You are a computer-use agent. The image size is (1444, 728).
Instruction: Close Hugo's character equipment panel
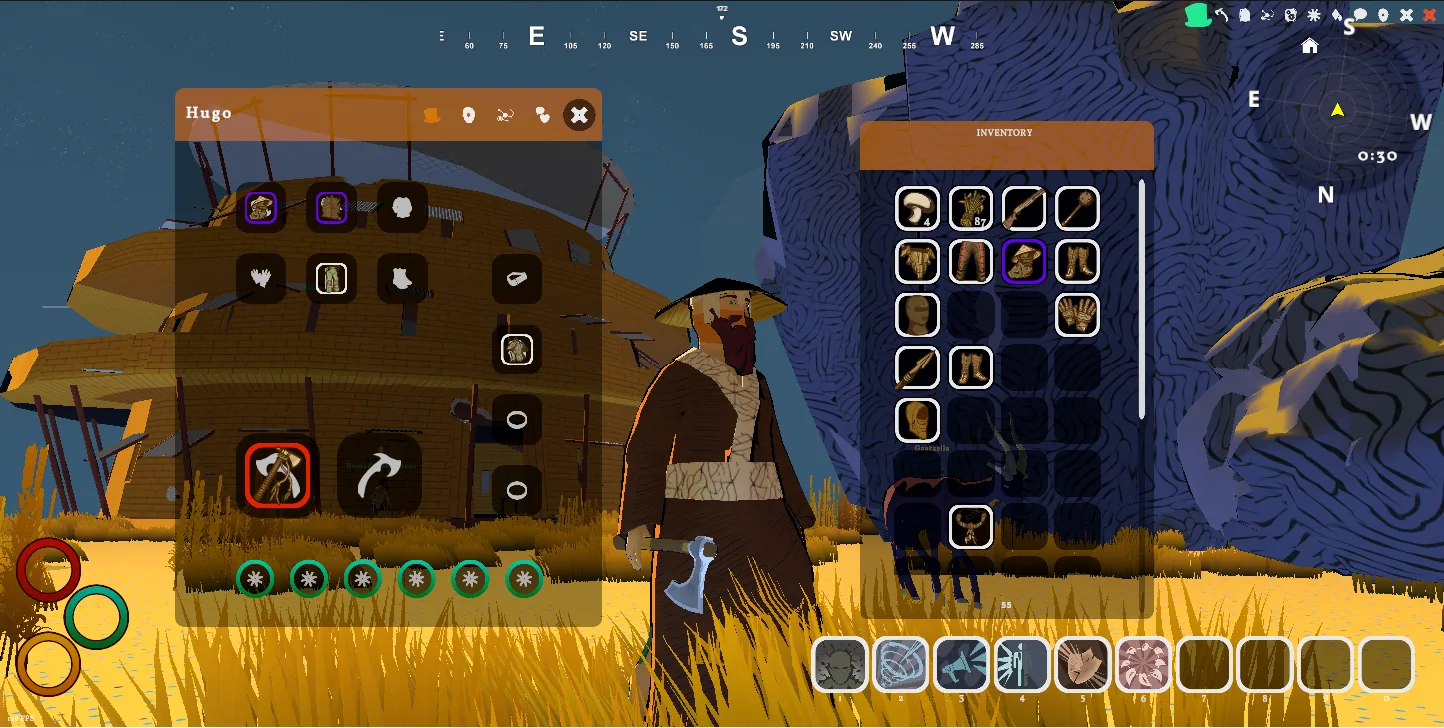pyautogui.click(x=579, y=115)
